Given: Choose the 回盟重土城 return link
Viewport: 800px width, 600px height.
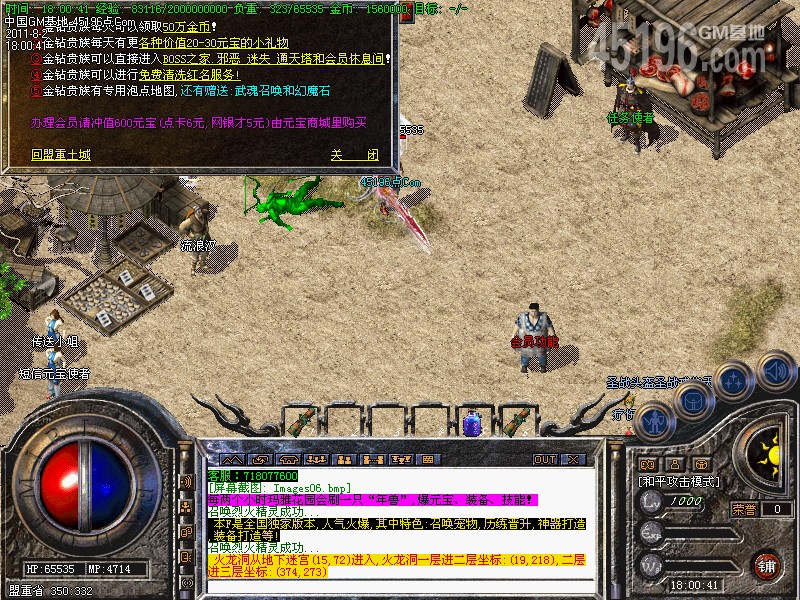Looking at the screenshot, I should pos(60,155).
